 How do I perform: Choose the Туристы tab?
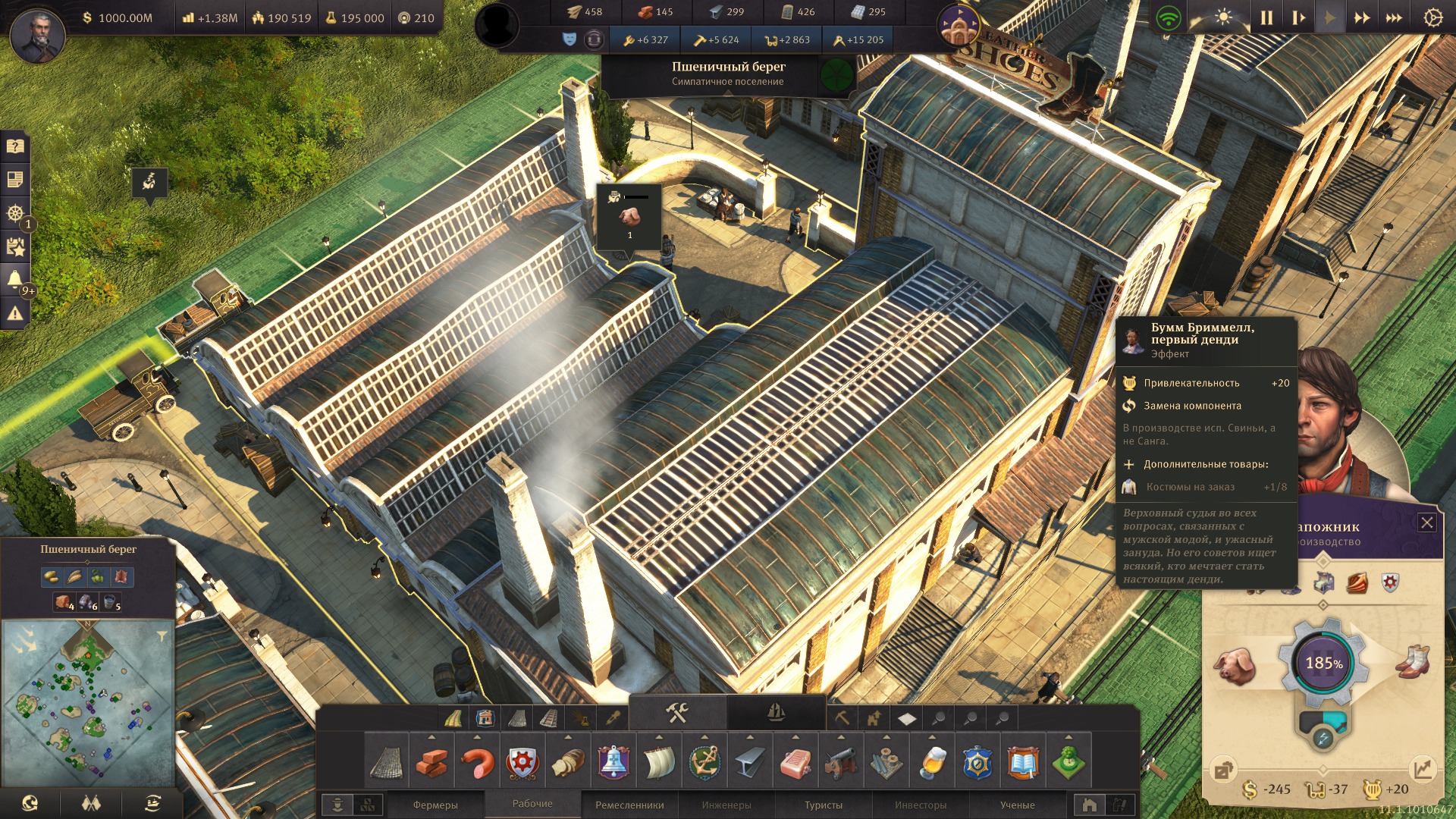824,805
